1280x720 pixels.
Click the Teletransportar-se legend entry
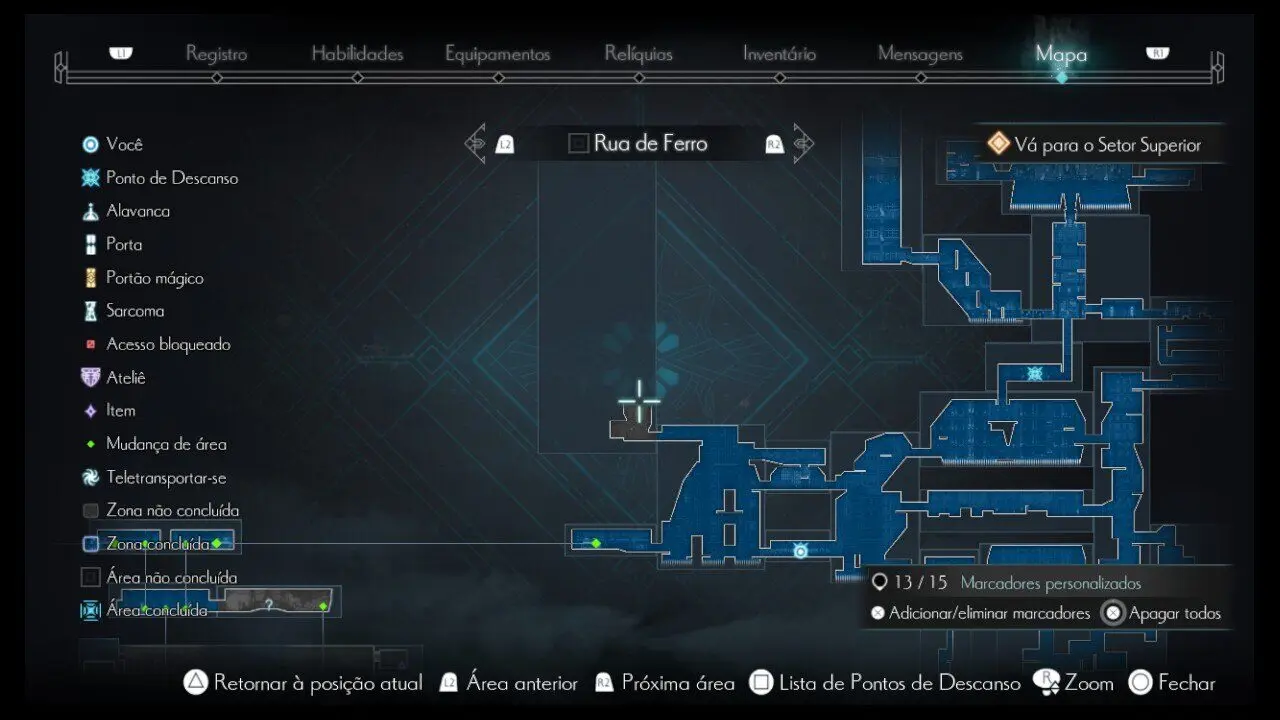[166, 477]
